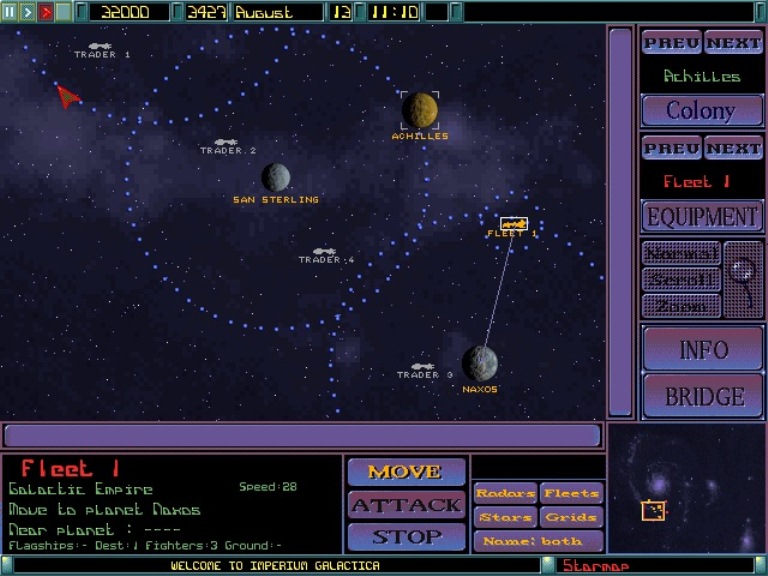Go to the BRIDGE
This screenshot has height=576, width=768.
pos(703,396)
